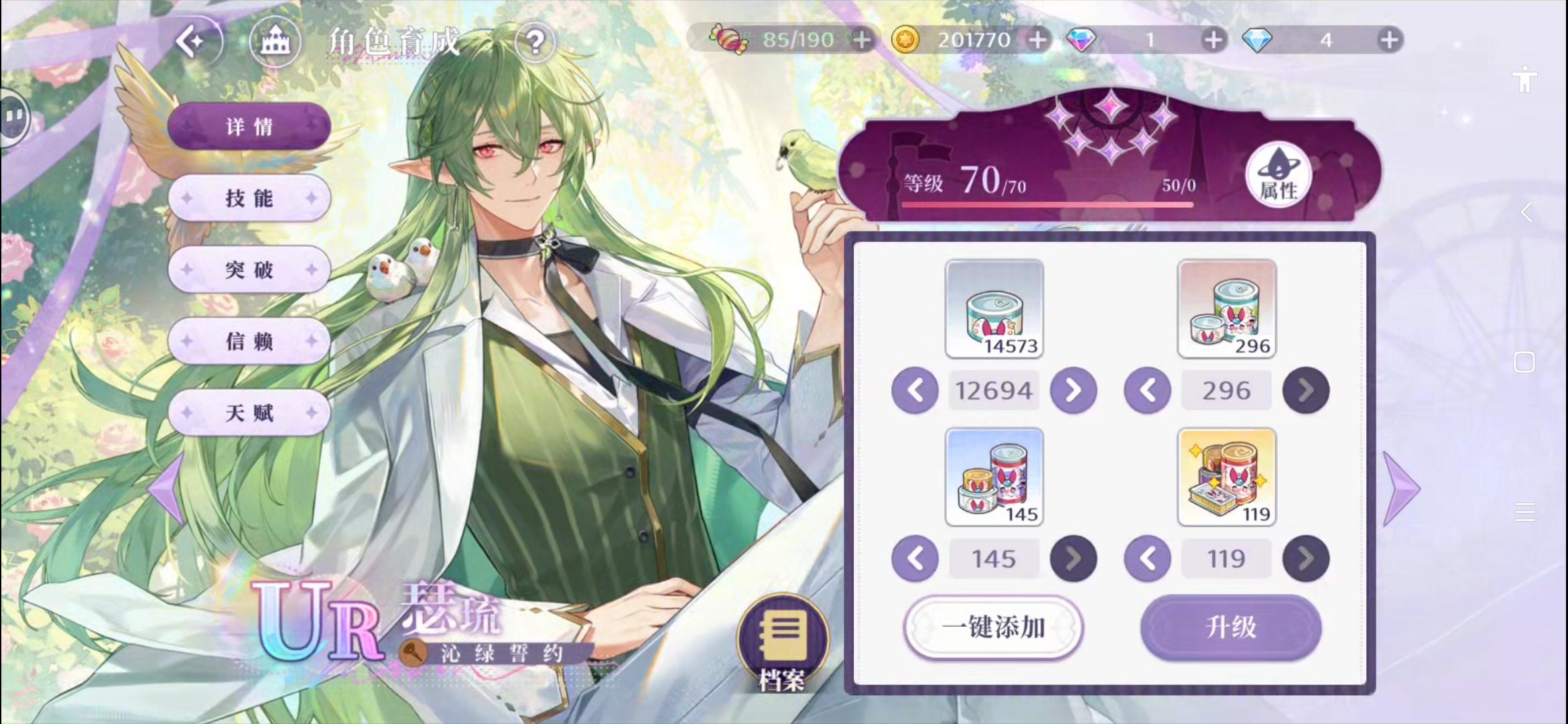Image resolution: width=1568 pixels, height=724 pixels.
Task: Select the 天赋 talent tab
Action: (249, 413)
